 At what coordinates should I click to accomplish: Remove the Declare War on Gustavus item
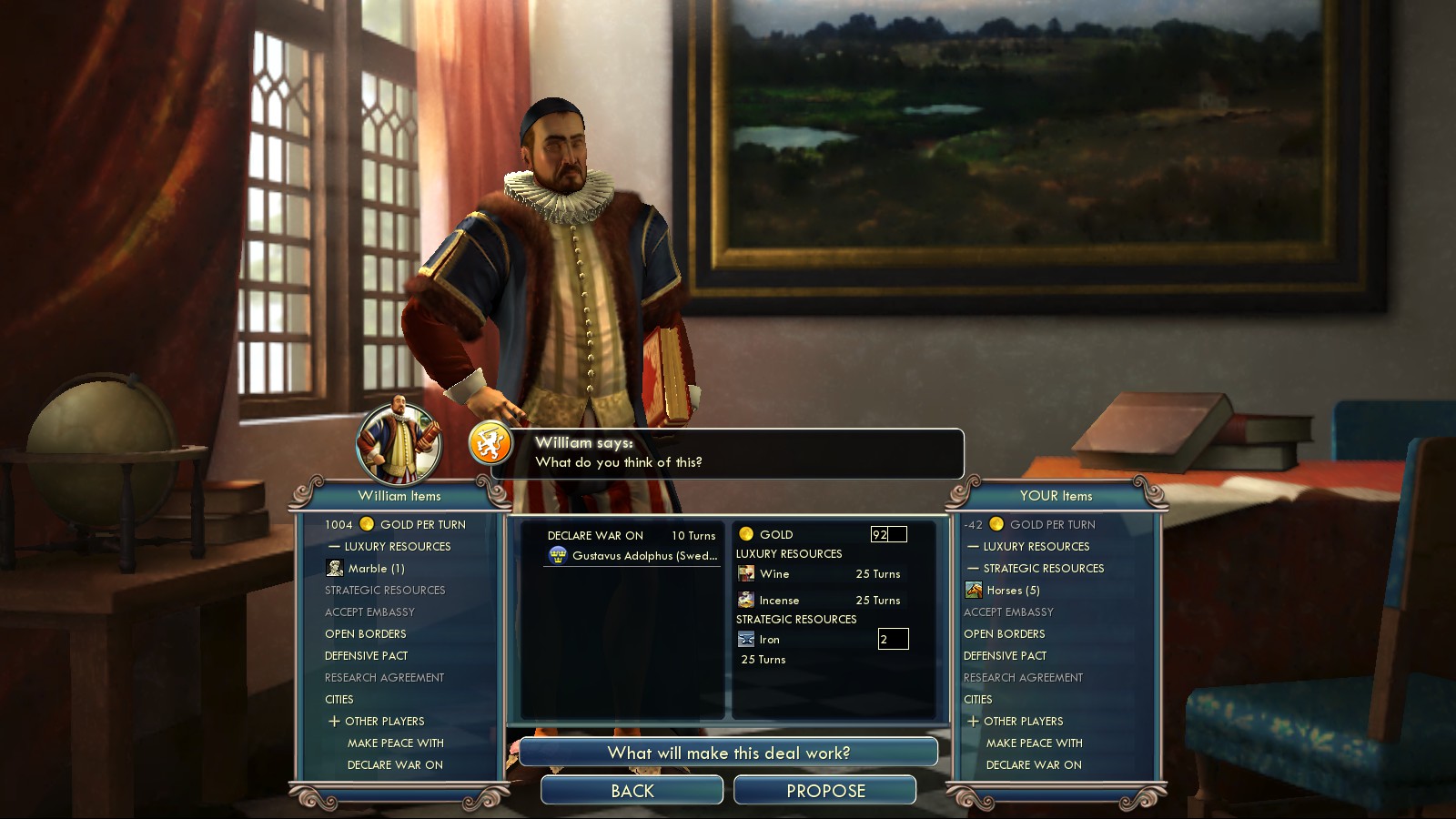point(632,546)
